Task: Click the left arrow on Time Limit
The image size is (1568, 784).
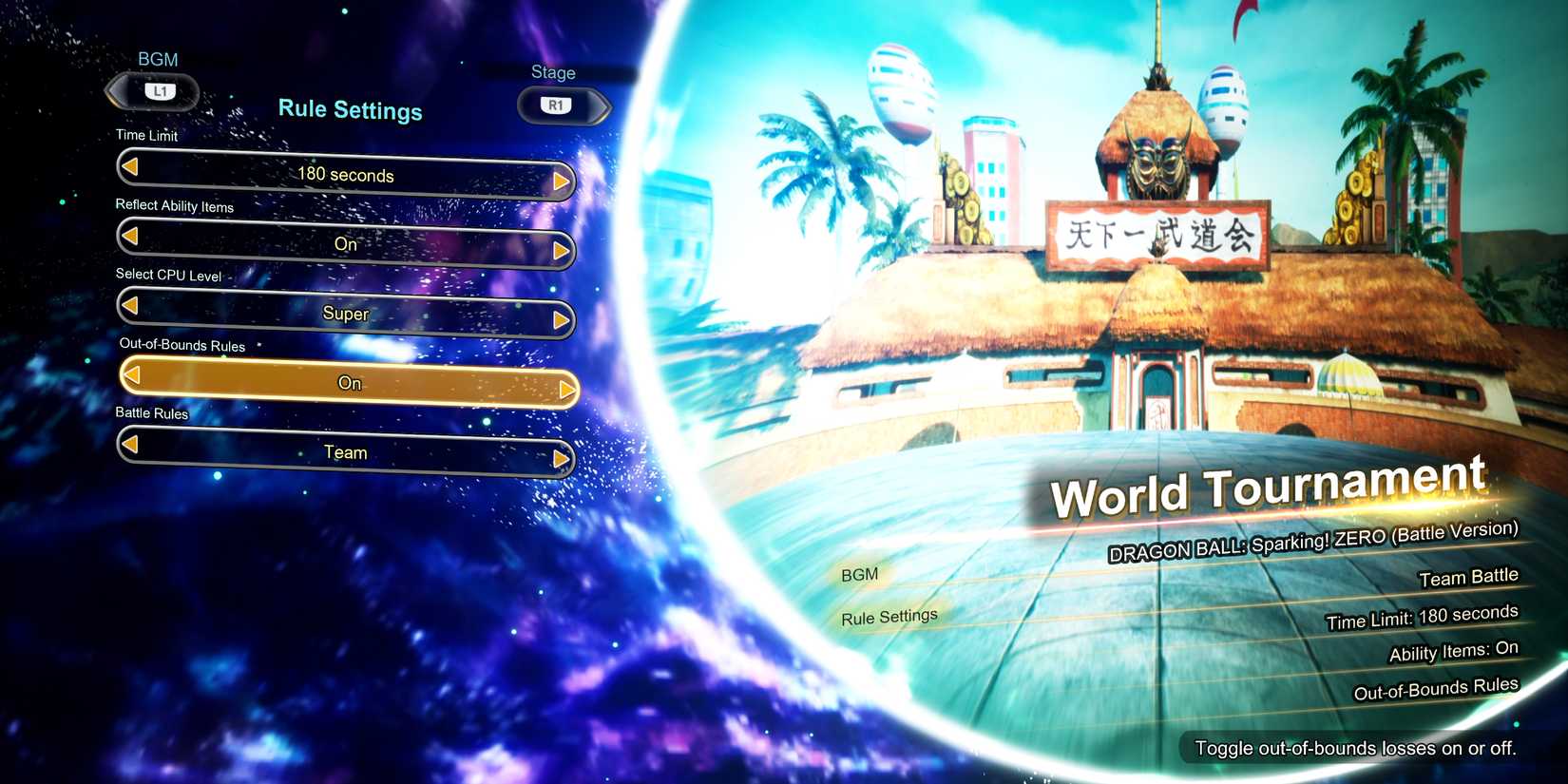Action: pos(130,168)
